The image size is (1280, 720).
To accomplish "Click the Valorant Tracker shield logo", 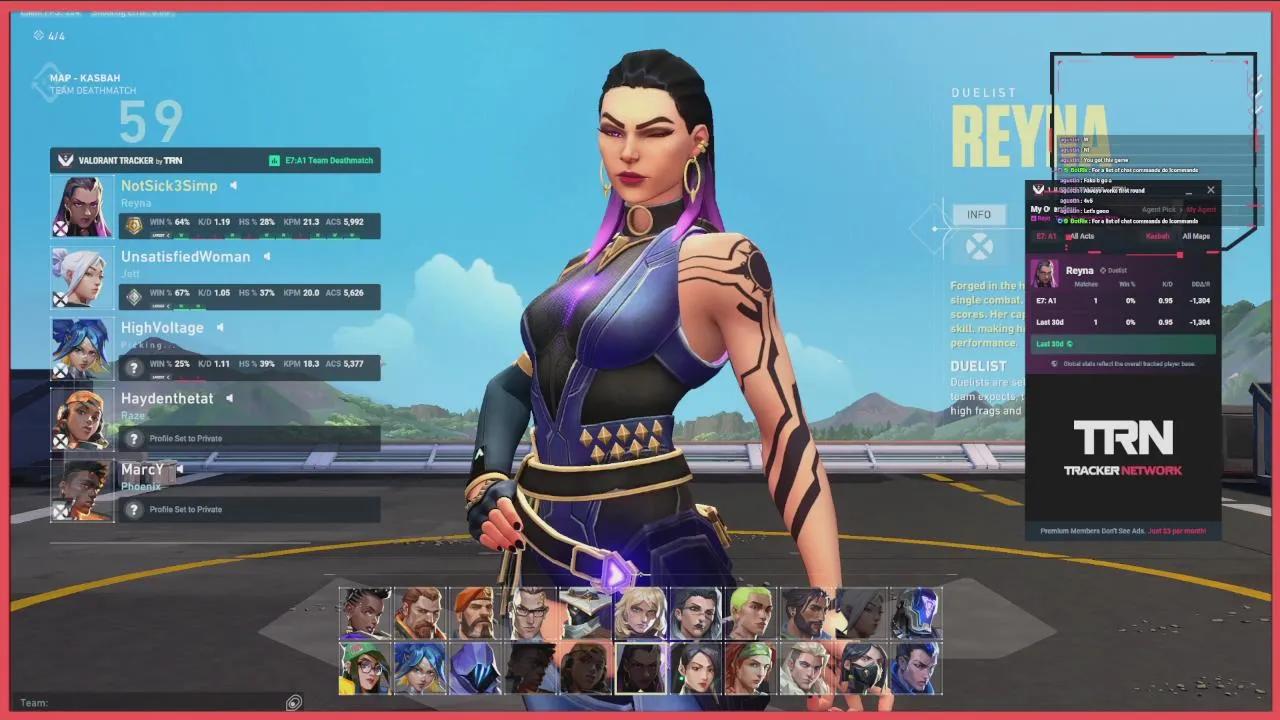I will (64, 159).
